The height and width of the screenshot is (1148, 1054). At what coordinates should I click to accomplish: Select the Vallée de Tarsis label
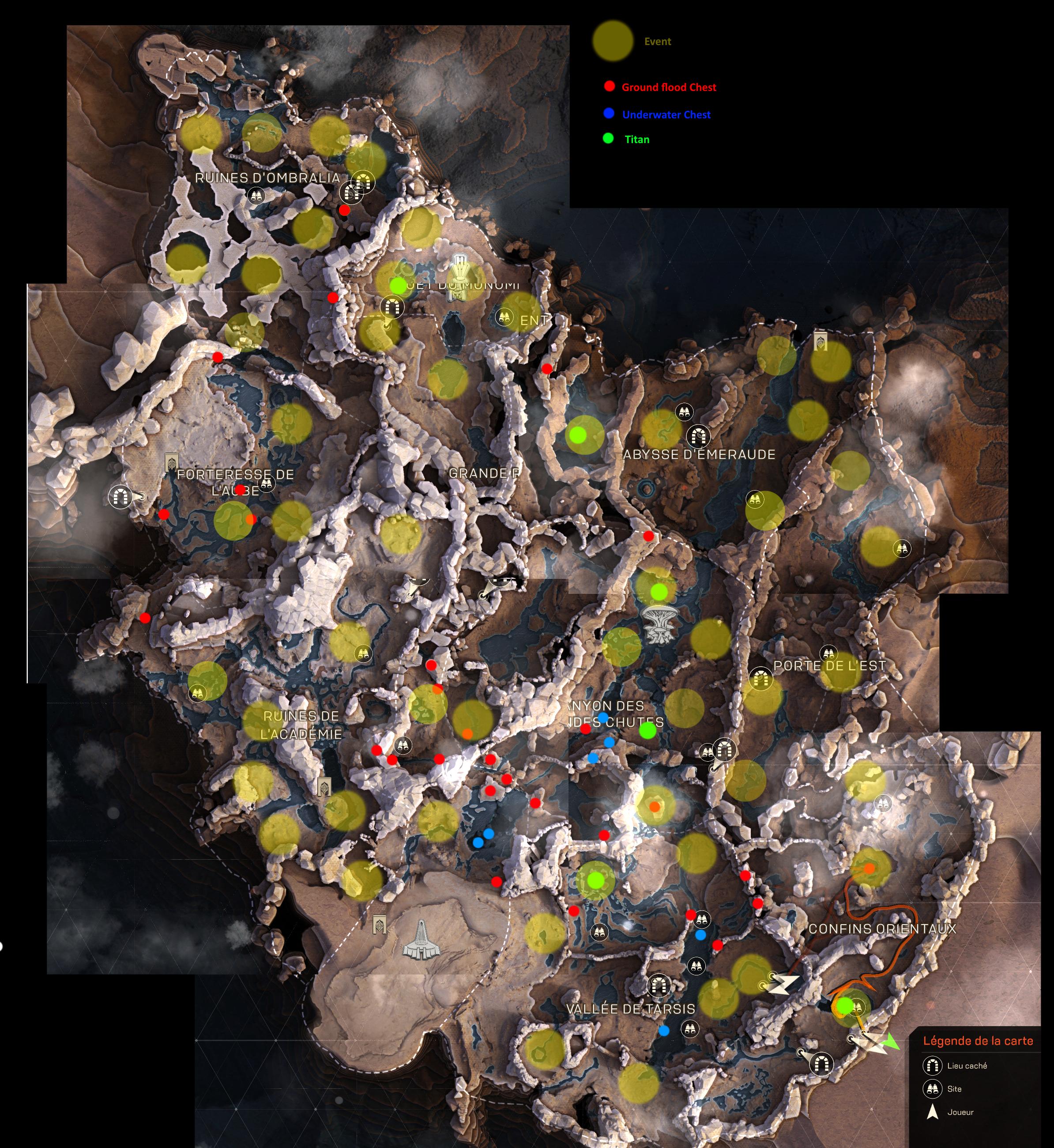click(x=631, y=1009)
